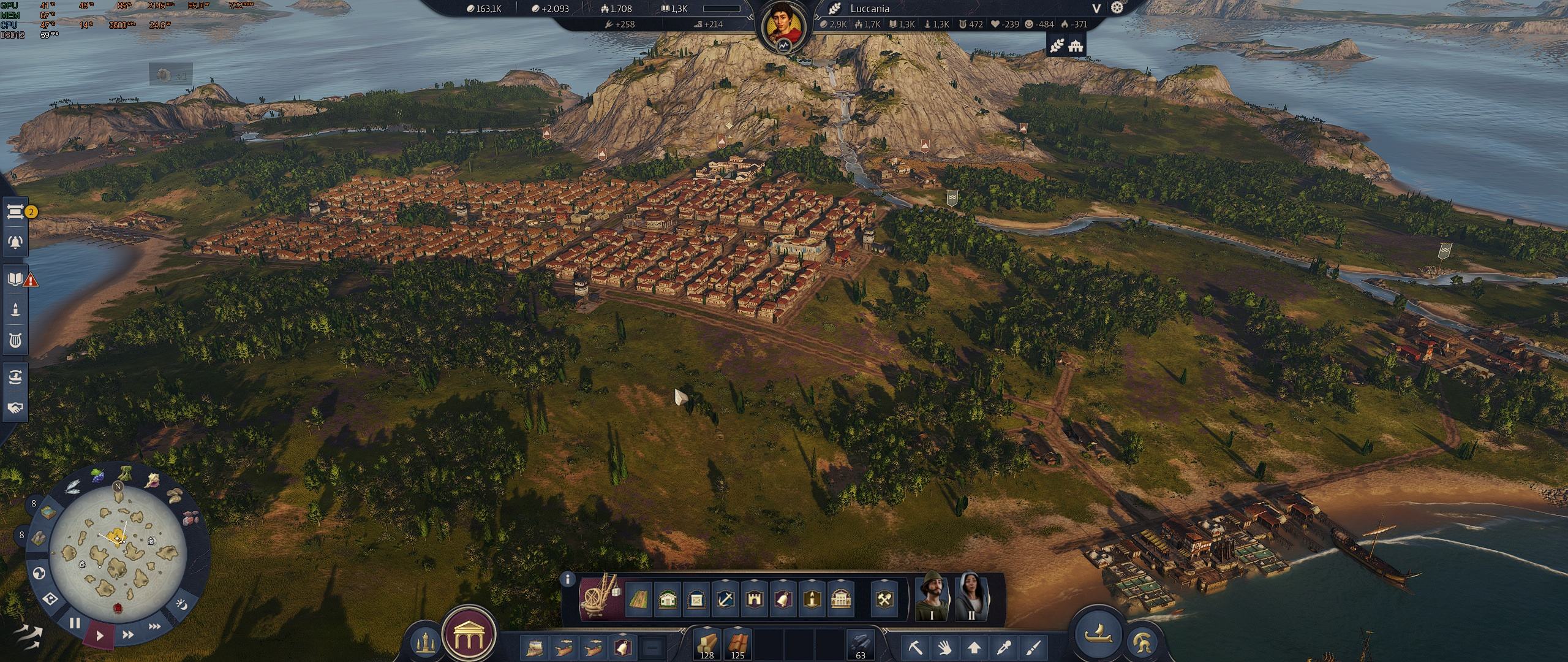Choose the tier I citizen portrait

click(x=932, y=597)
